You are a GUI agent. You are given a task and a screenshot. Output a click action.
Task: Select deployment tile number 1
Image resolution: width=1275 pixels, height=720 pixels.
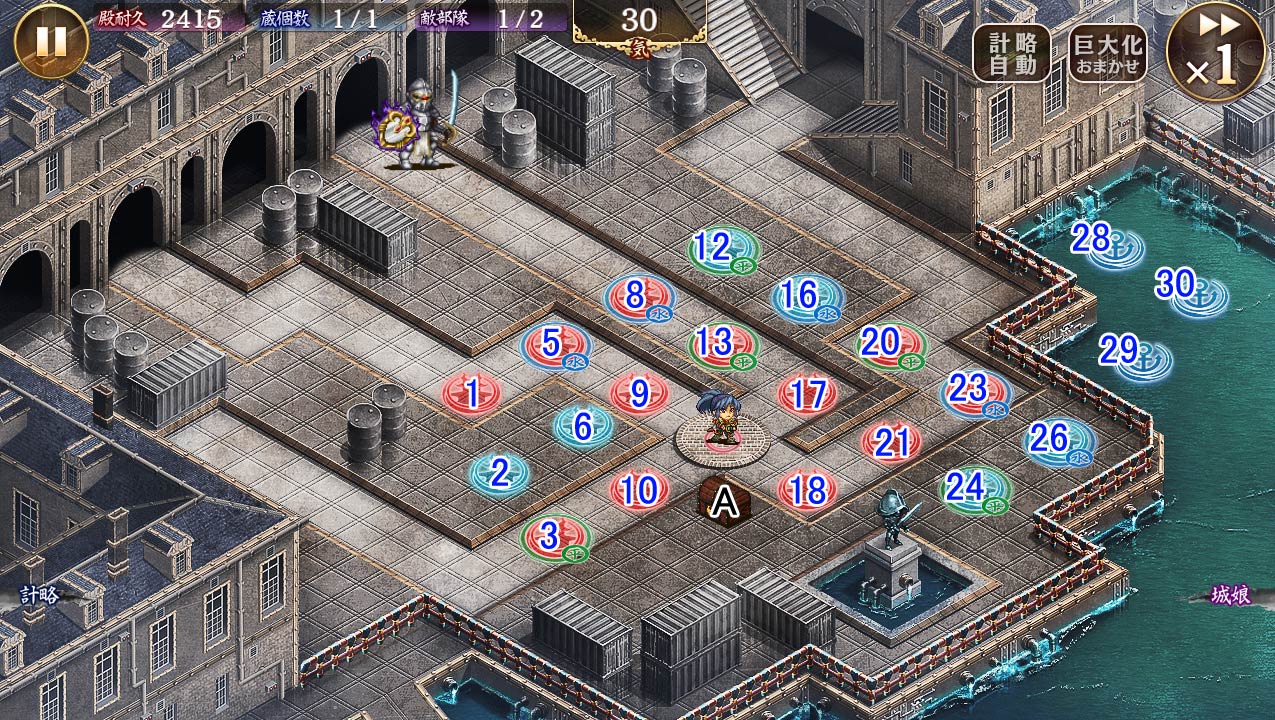tap(472, 393)
